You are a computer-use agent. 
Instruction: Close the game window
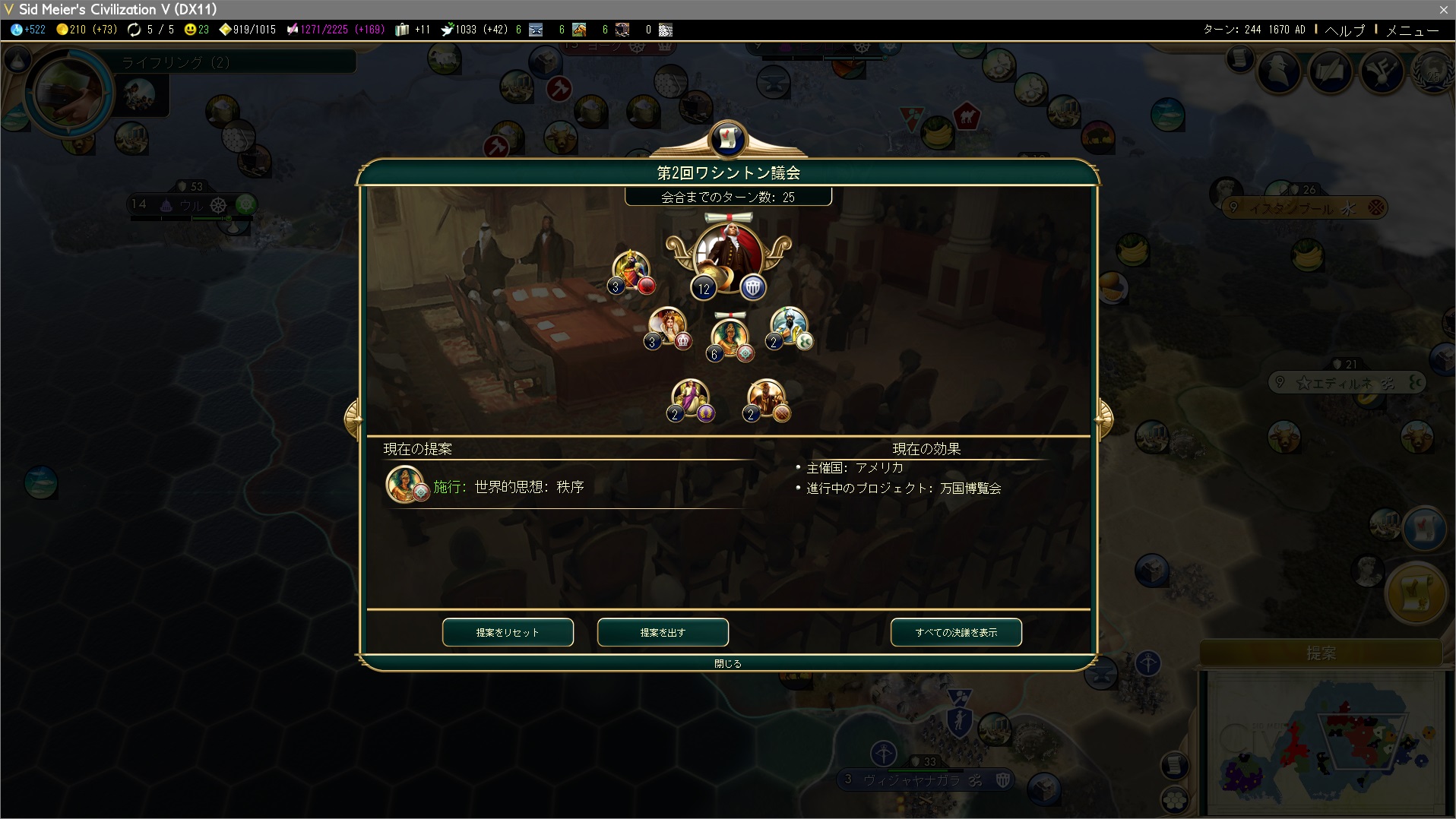click(1443, 9)
